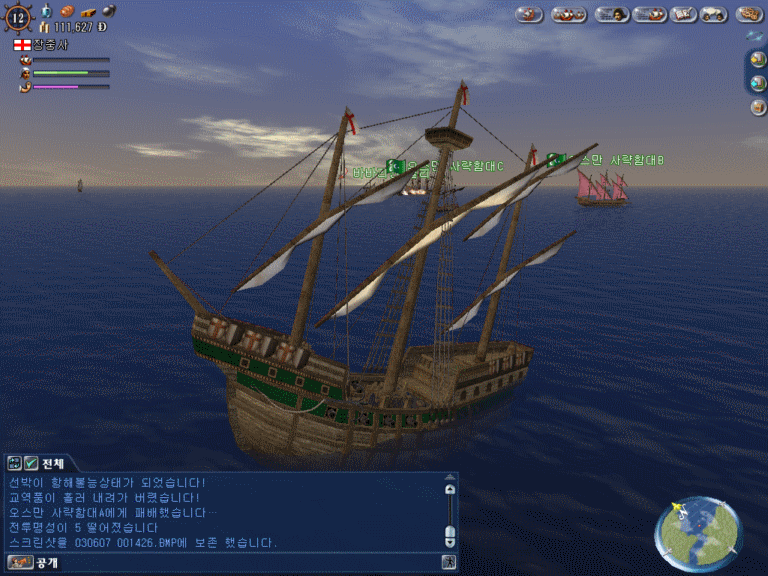
Task: Open the logbook with quill
Action: 683,14
